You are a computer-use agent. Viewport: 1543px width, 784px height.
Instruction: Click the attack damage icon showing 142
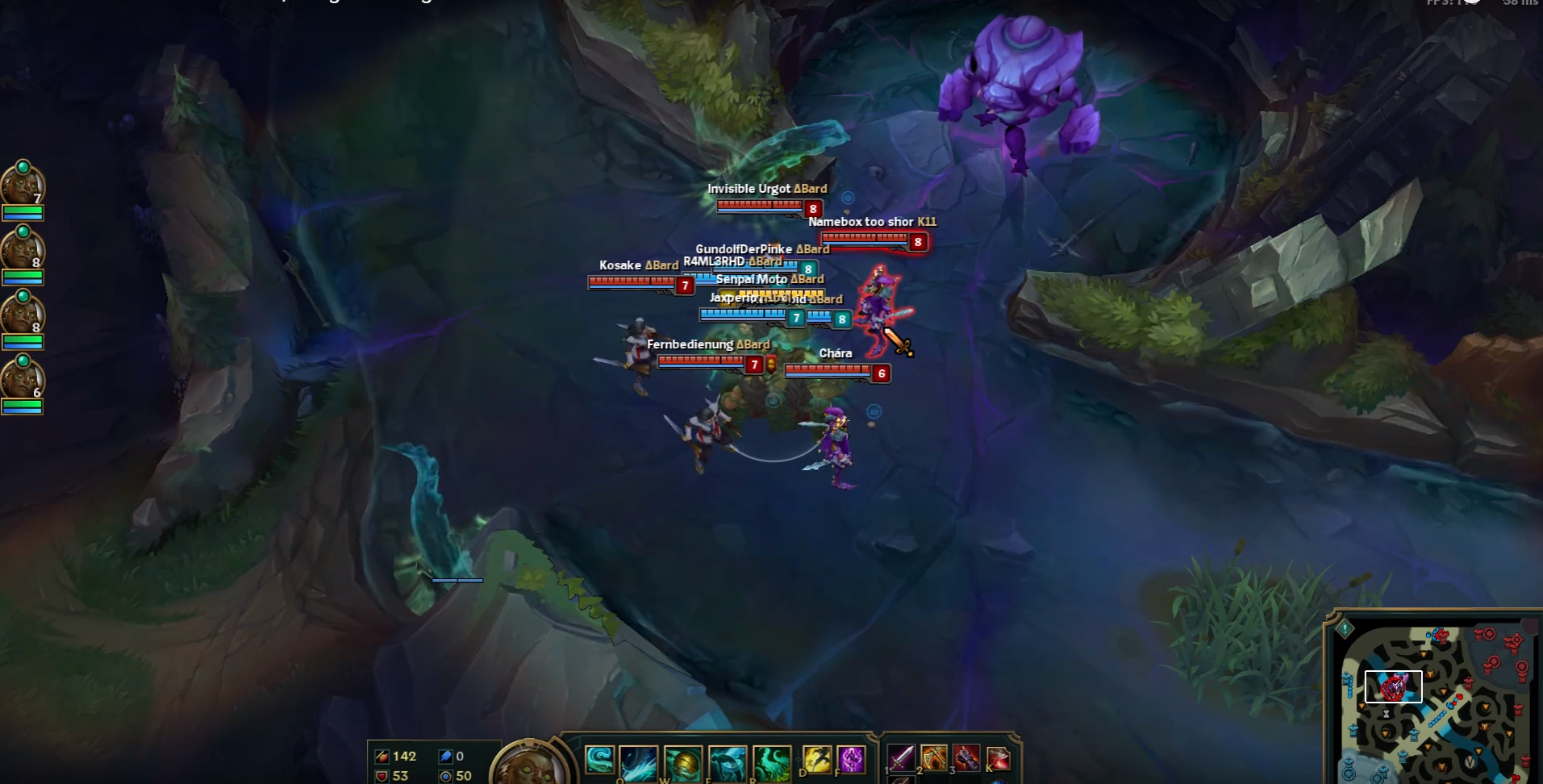click(382, 757)
